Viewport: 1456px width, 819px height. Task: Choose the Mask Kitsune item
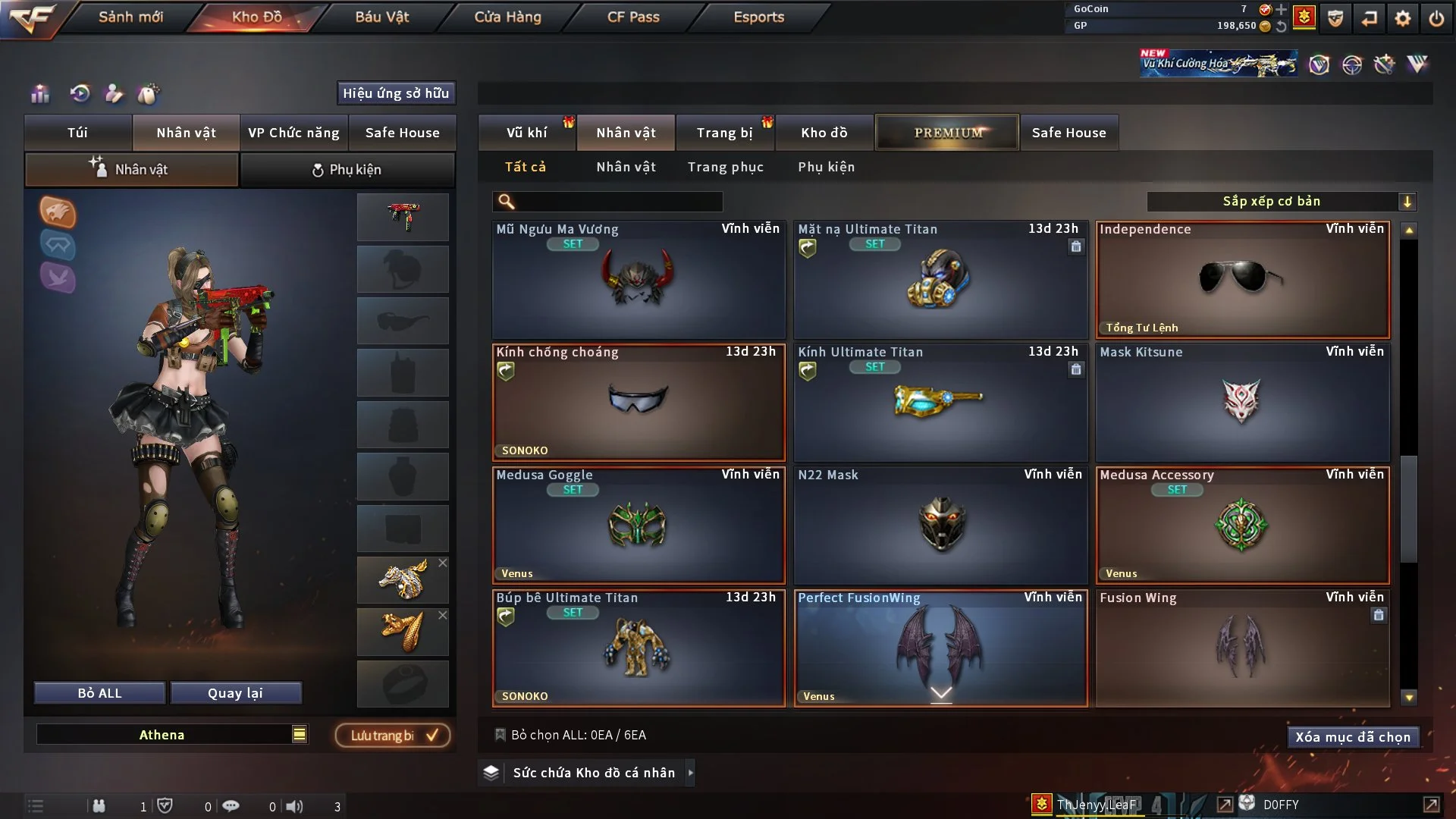click(x=1242, y=403)
